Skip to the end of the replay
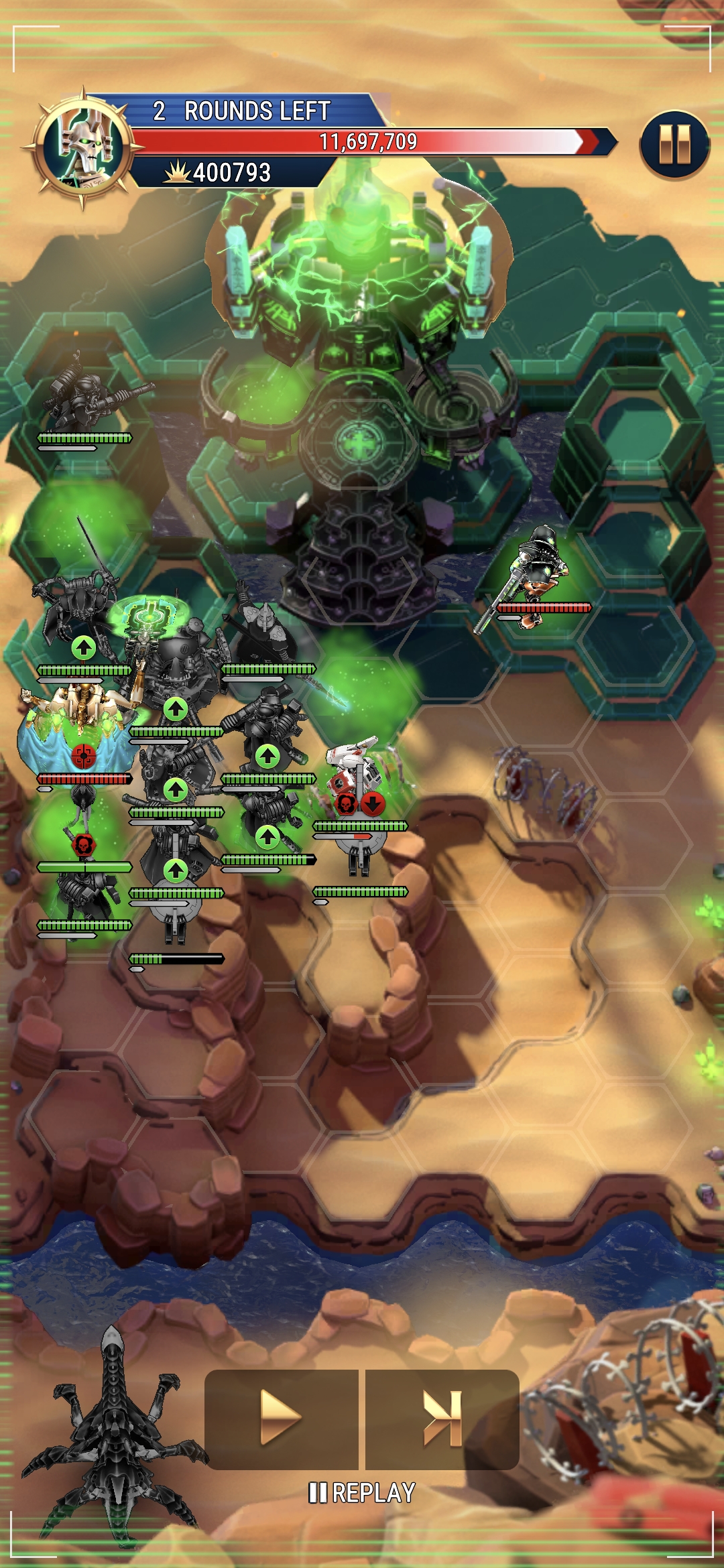 click(442, 1418)
